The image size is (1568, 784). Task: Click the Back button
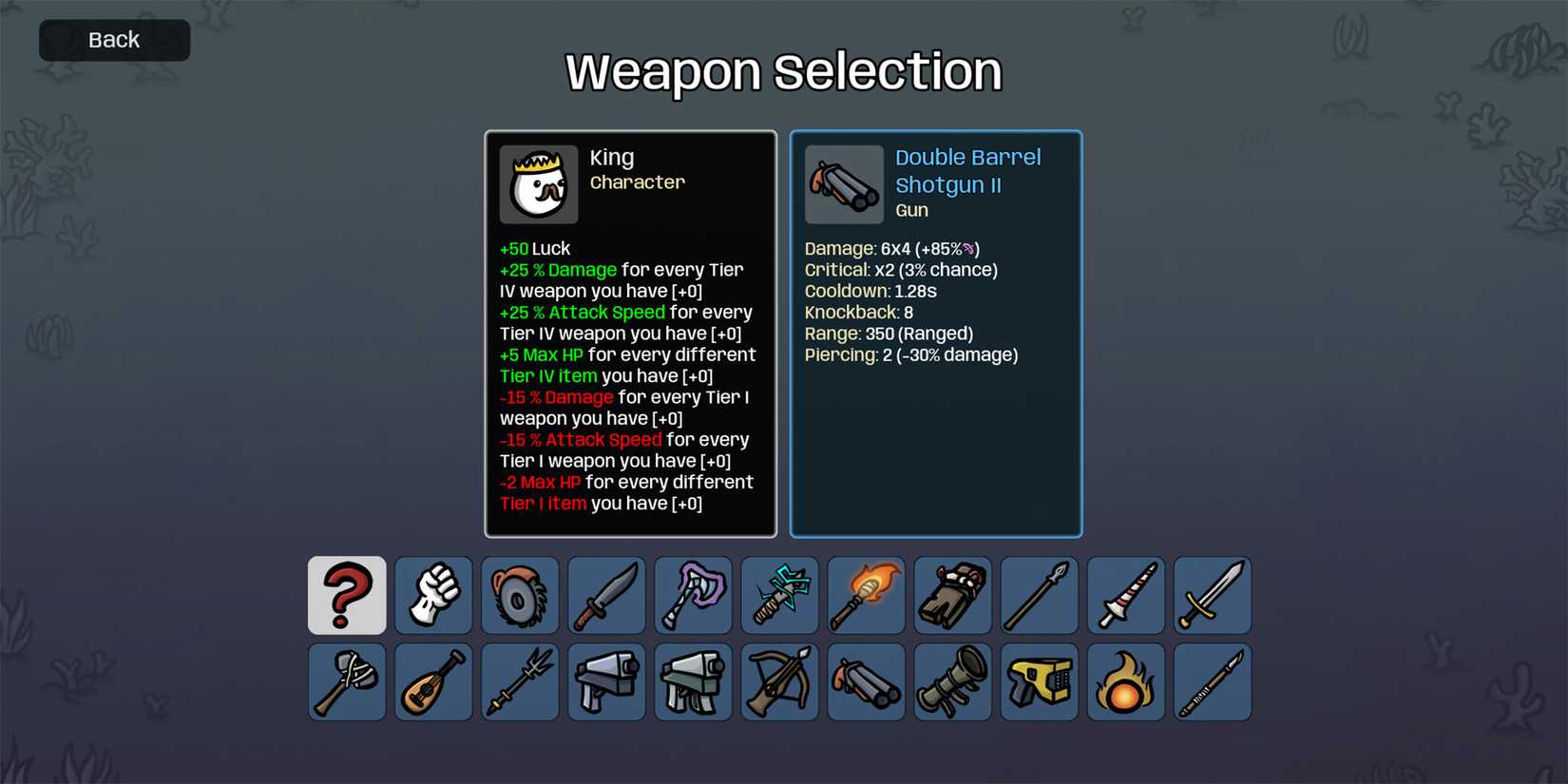113,40
